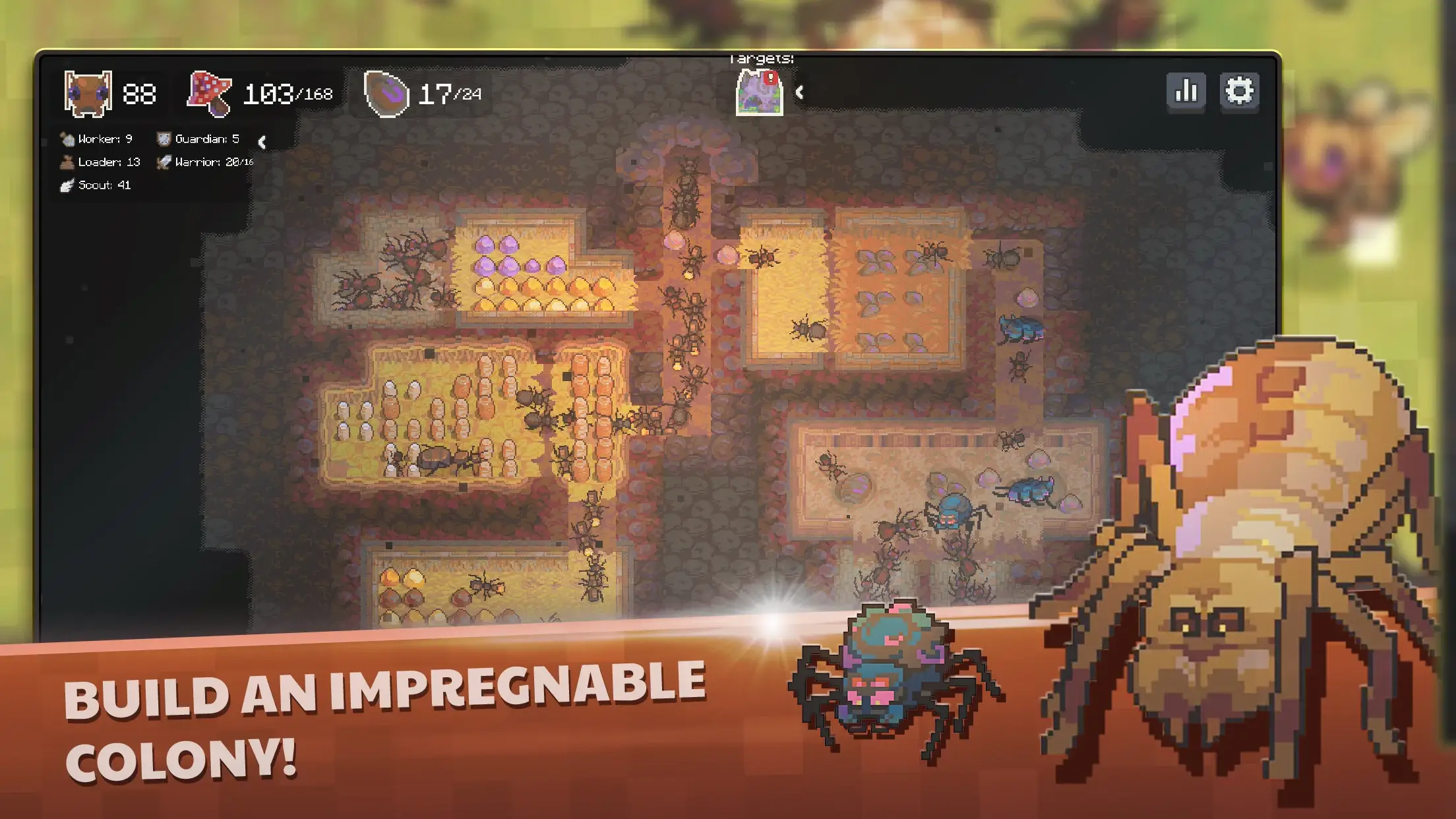Screen dimensions: 1456x819
Task: Click the Guardian shield icon
Action: tap(164, 139)
